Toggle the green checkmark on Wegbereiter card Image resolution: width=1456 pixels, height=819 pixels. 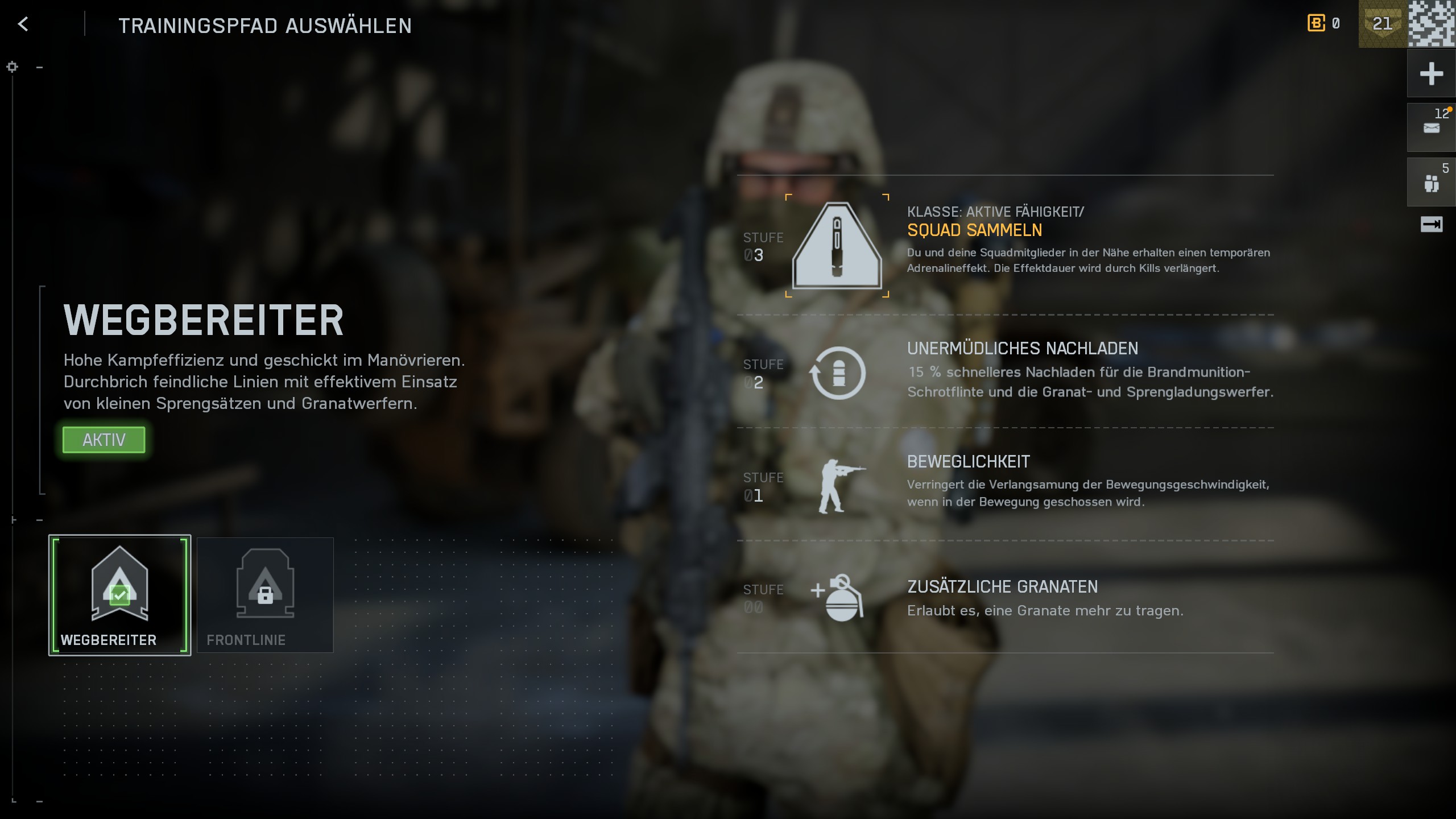(x=119, y=596)
